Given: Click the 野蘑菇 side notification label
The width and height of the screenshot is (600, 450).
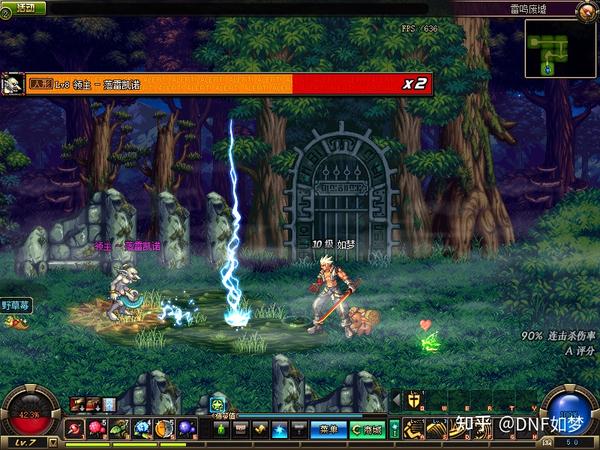Looking at the screenshot, I should (x=17, y=306).
